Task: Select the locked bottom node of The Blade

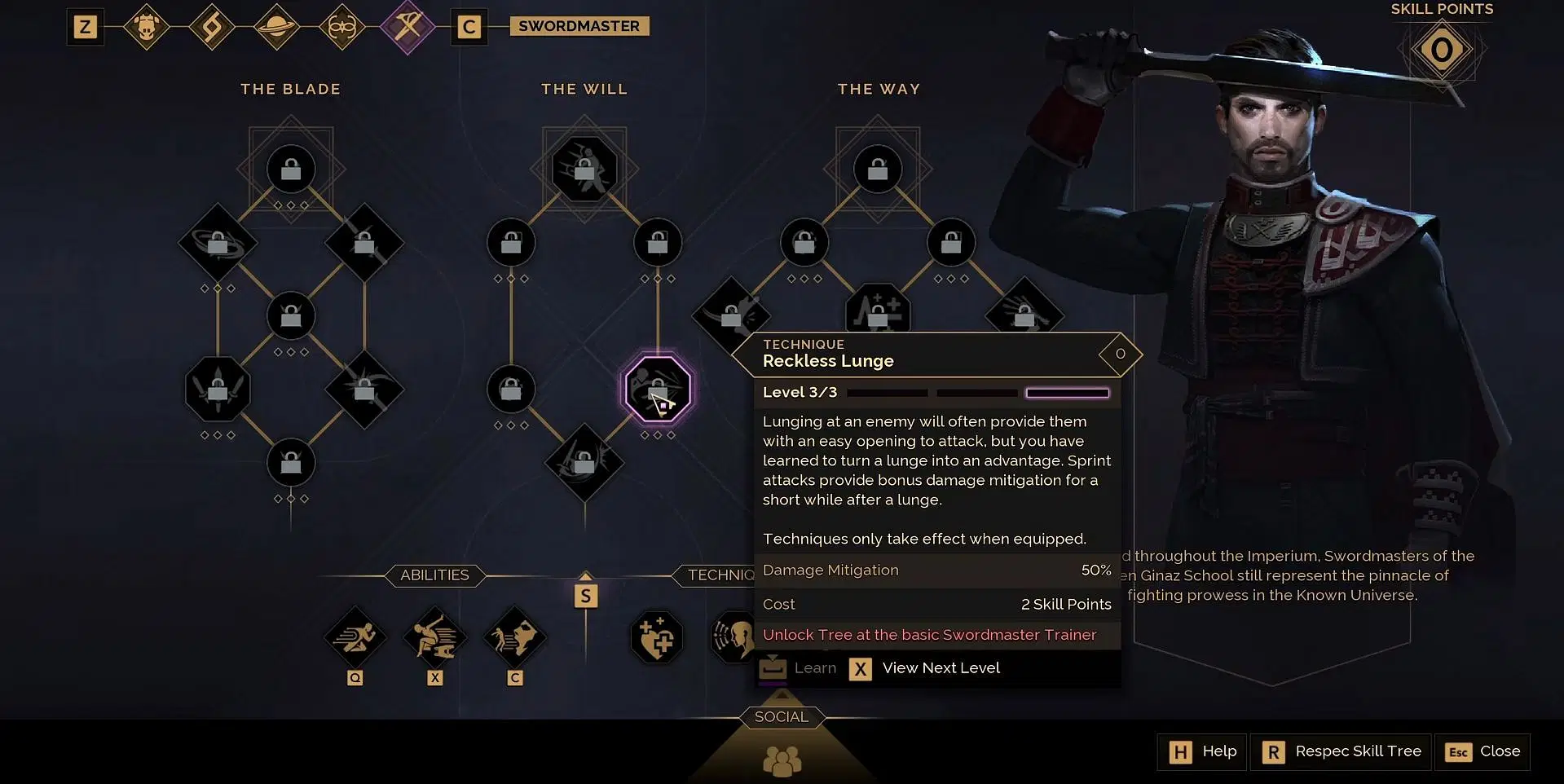Action: [291, 463]
